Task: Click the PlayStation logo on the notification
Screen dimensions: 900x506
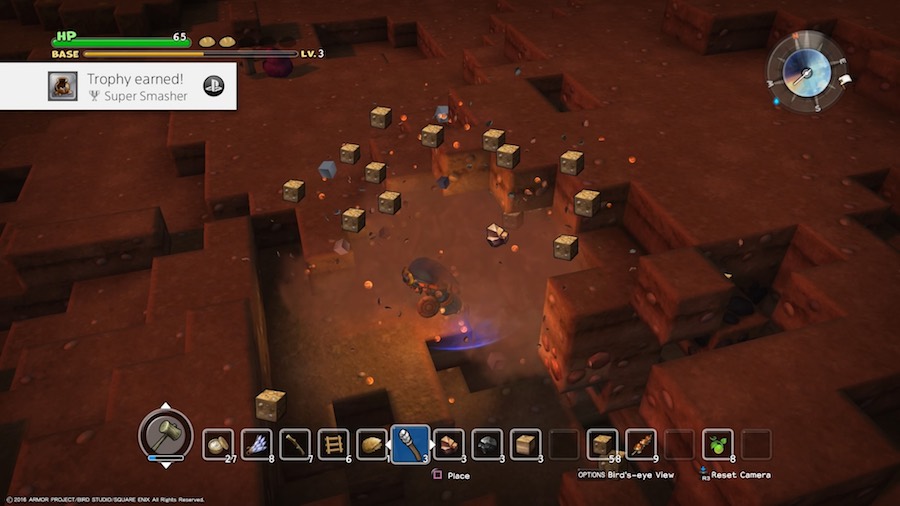Action: 213,86
